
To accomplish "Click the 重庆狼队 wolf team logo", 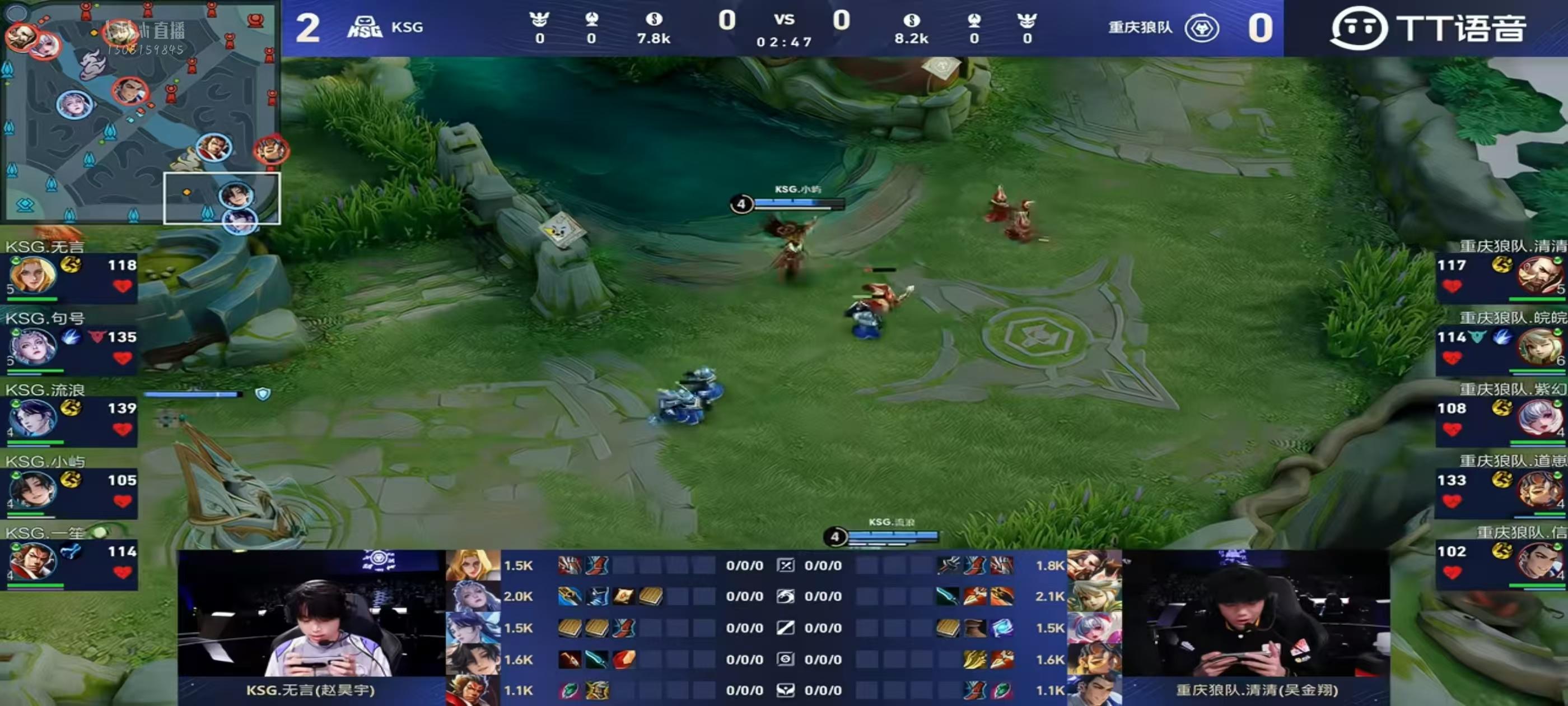I will point(1202,28).
